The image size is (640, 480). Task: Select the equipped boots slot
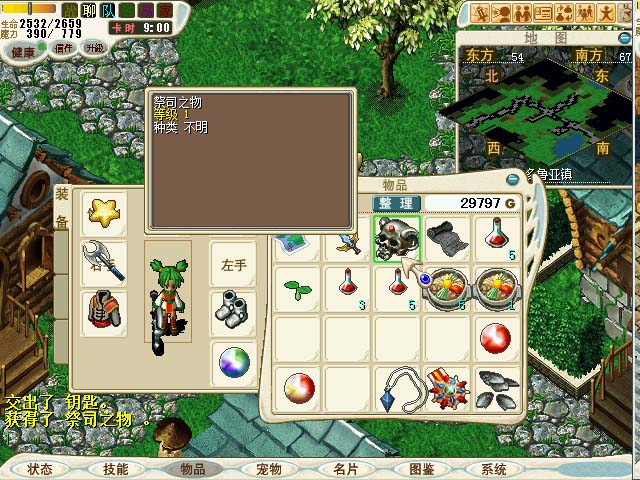pos(233,310)
